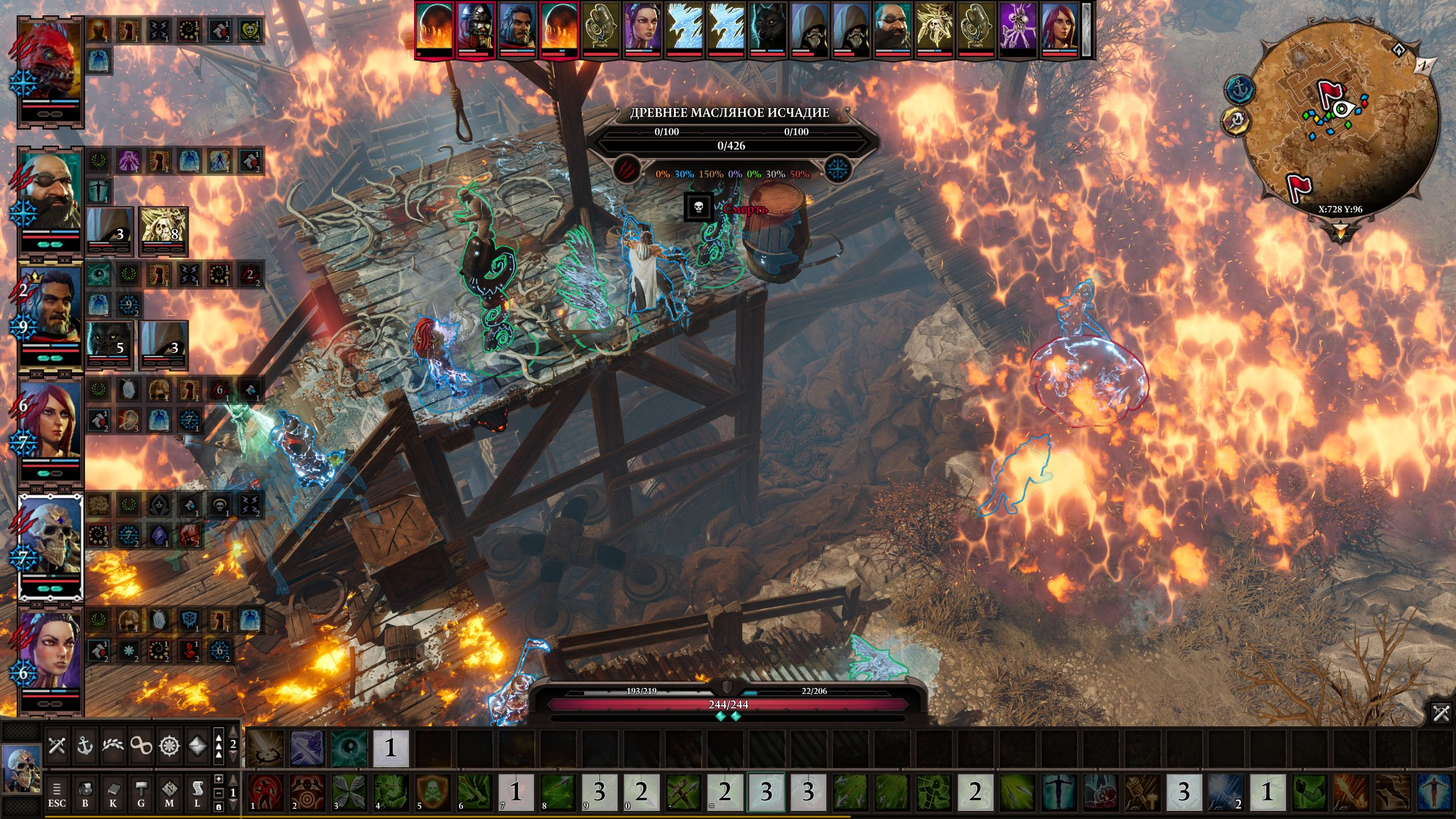Open the skills book button
Viewport: 1456px width, 819px height.
coord(113,793)
